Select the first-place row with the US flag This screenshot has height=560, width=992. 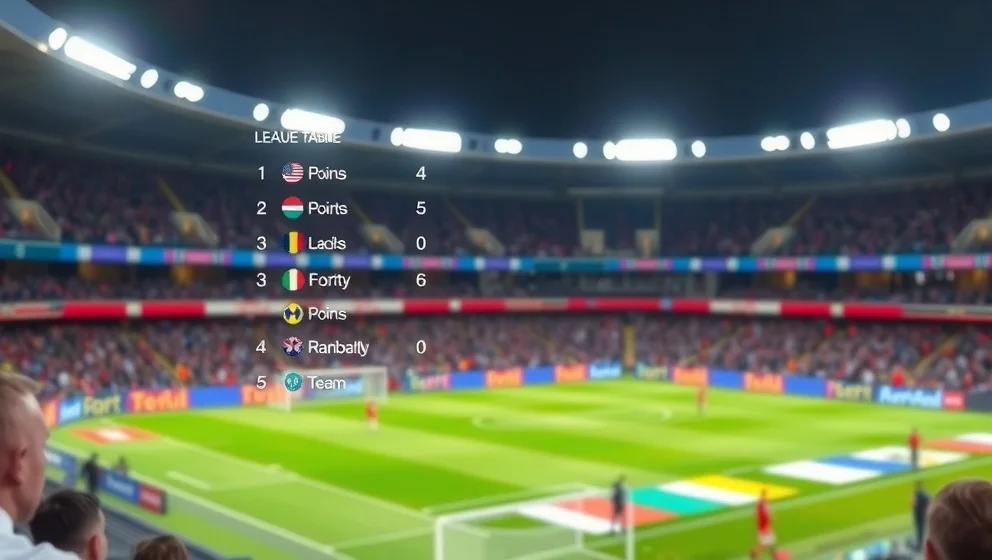point(327,173)
